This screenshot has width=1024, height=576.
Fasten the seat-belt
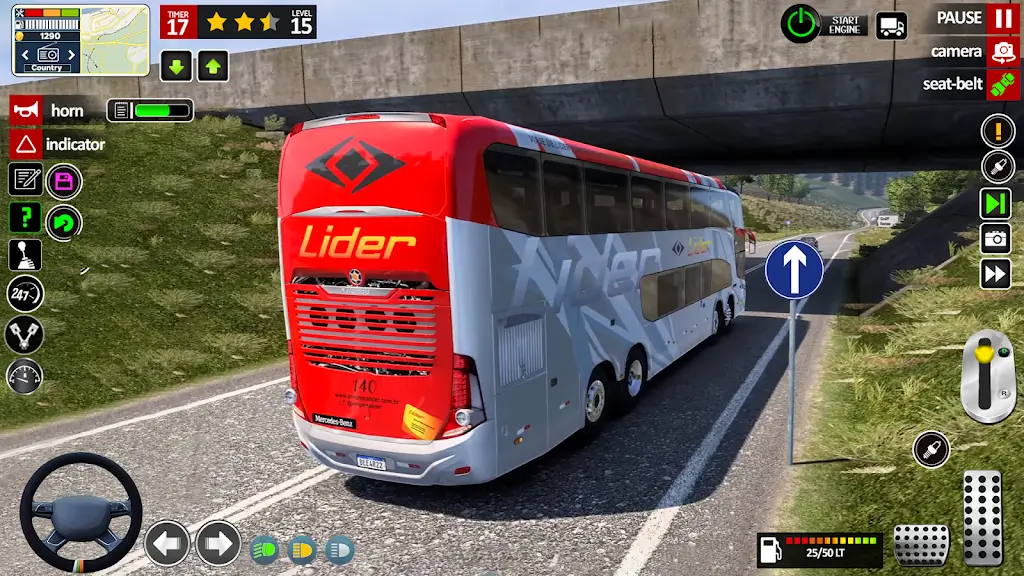tap(1002, 84)
